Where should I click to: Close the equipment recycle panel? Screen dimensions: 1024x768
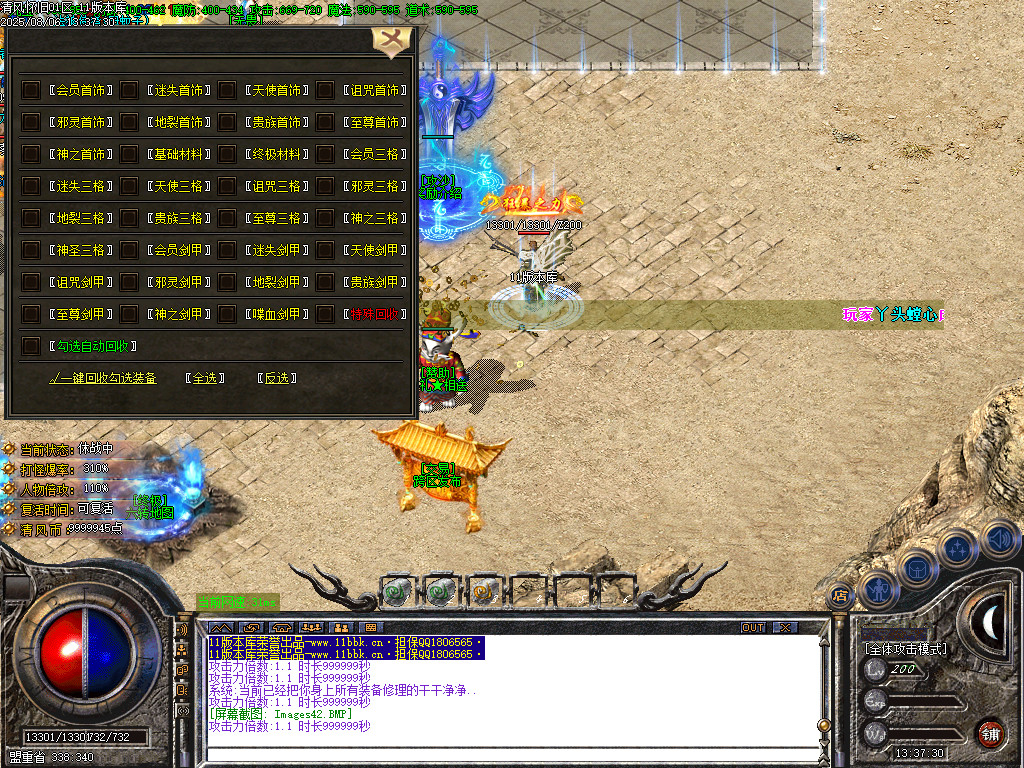(391, 41)
